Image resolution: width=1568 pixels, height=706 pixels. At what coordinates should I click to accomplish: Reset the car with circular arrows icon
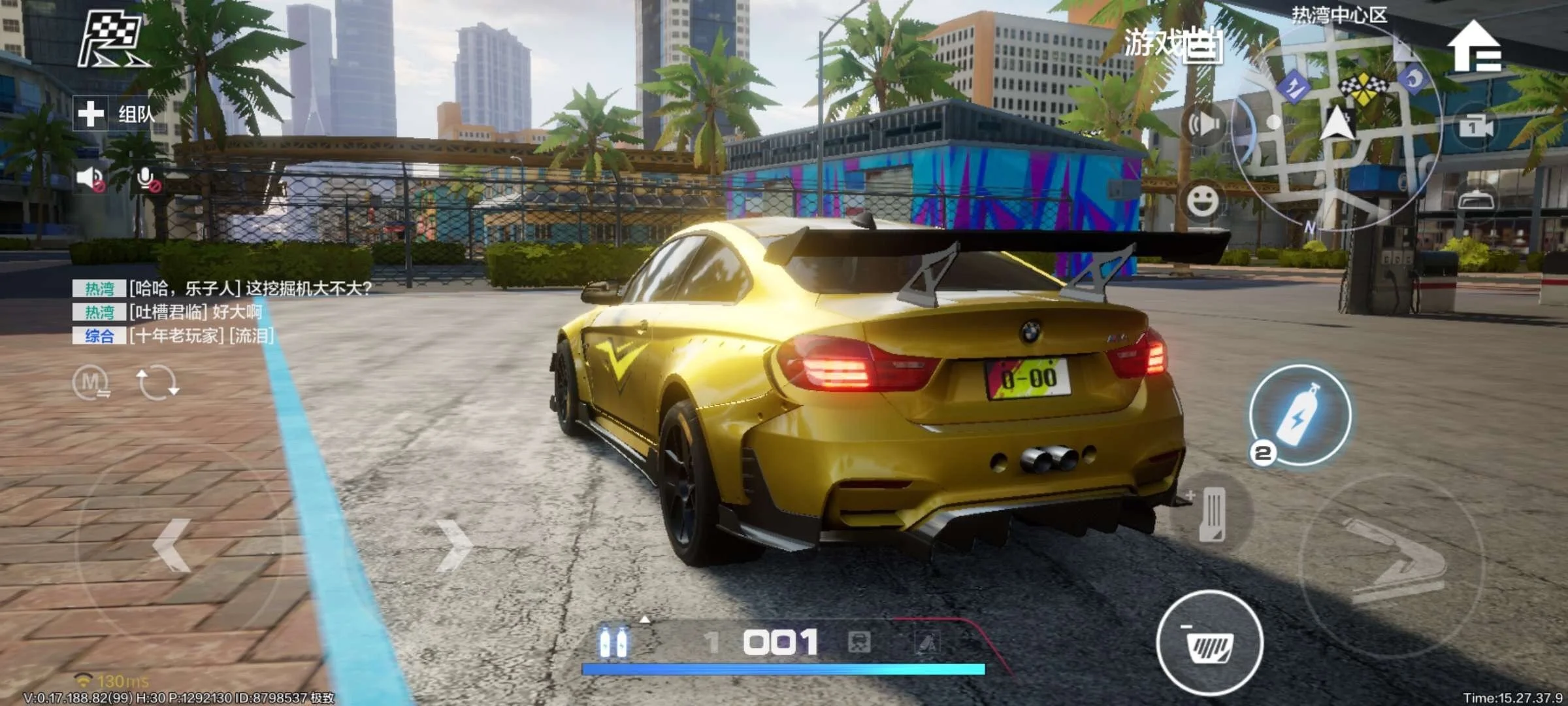(157, 382)
